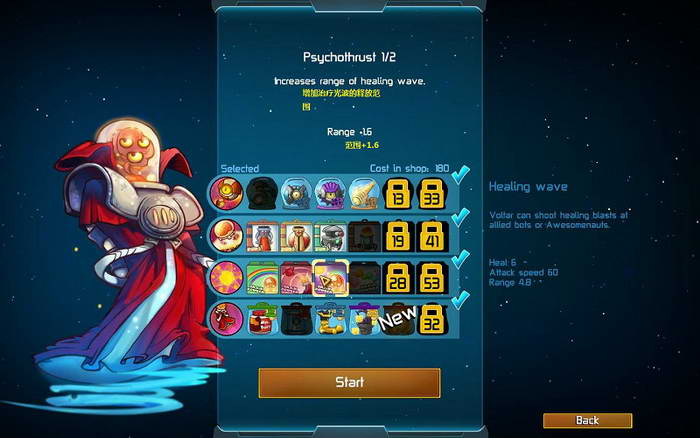700x438 pixels.
Task: Select the locked slot numbered 33
Action: [432, 191]
